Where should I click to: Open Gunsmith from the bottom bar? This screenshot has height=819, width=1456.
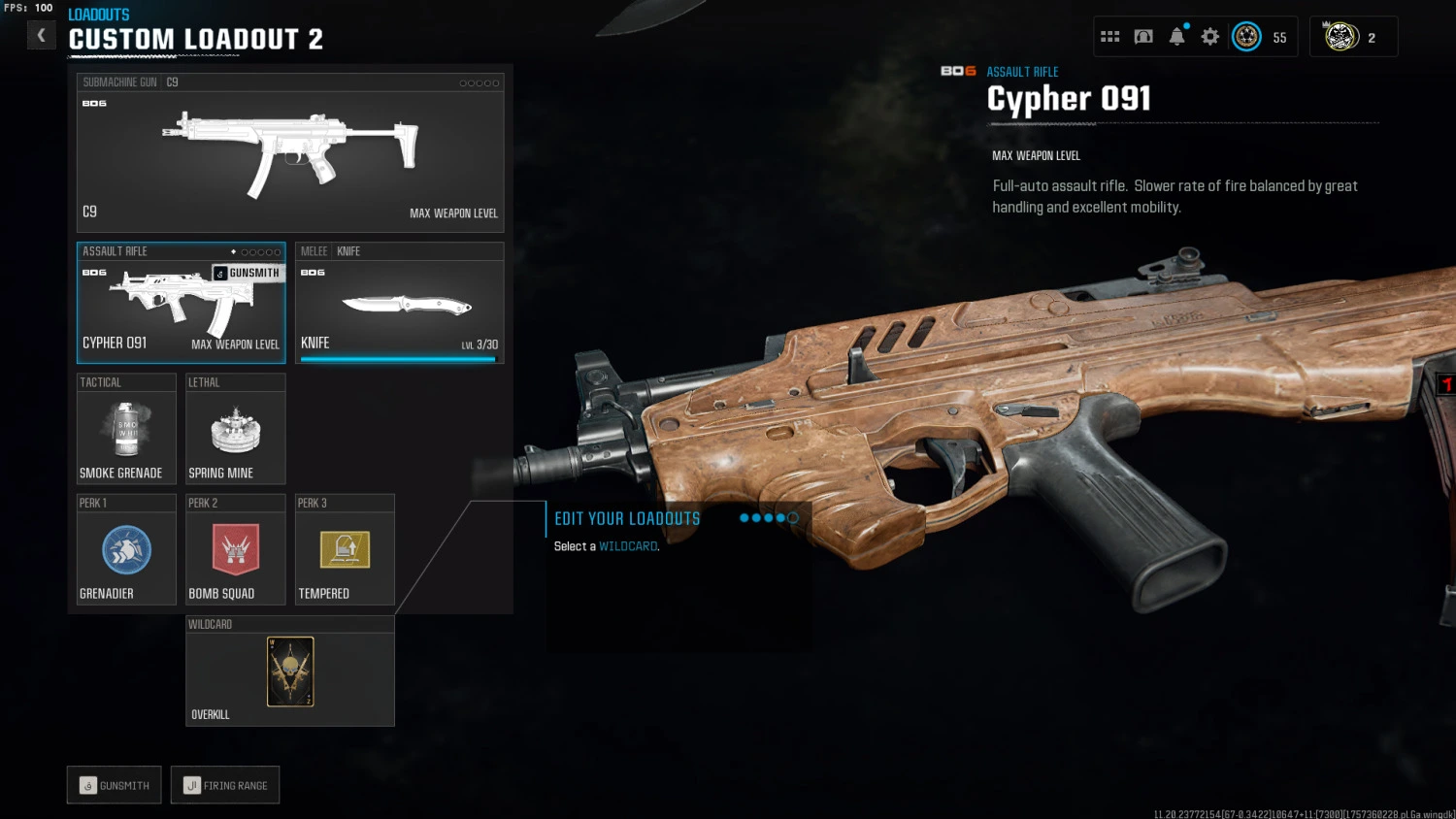pos(115,785)
